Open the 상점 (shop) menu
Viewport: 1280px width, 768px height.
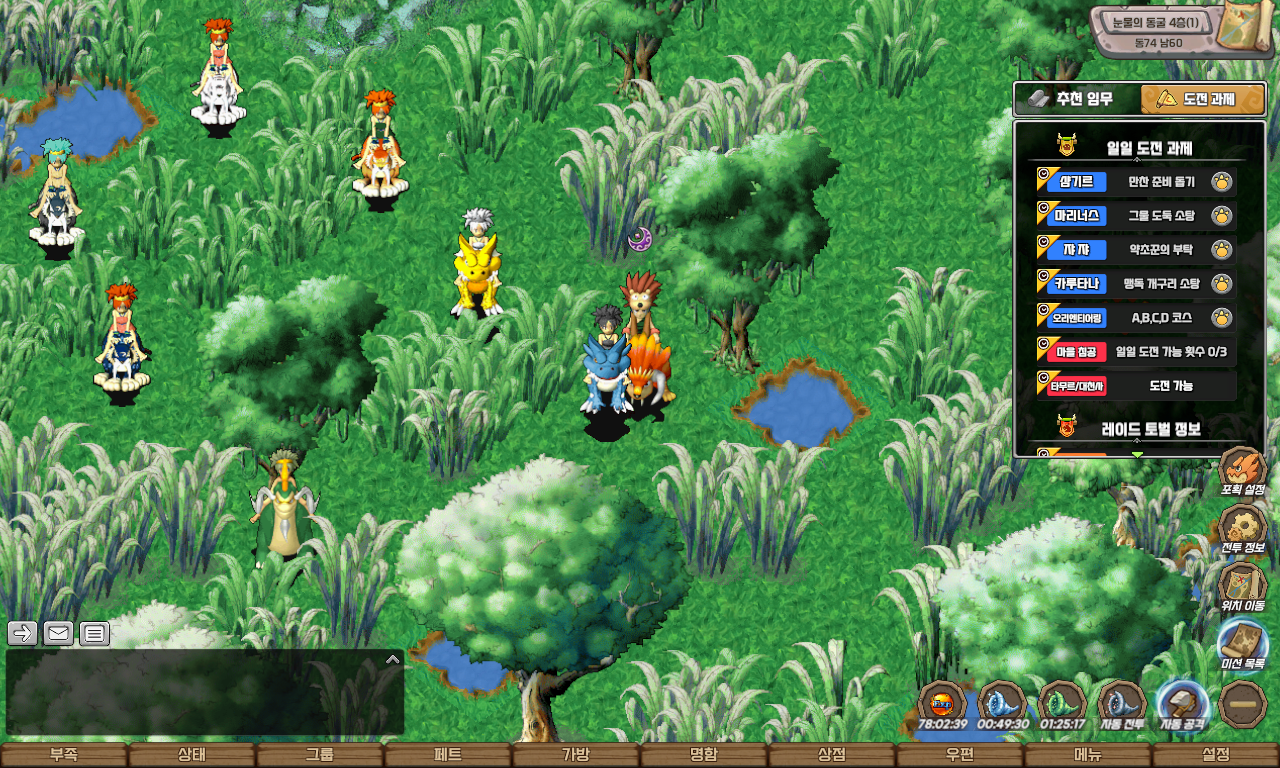831,755
